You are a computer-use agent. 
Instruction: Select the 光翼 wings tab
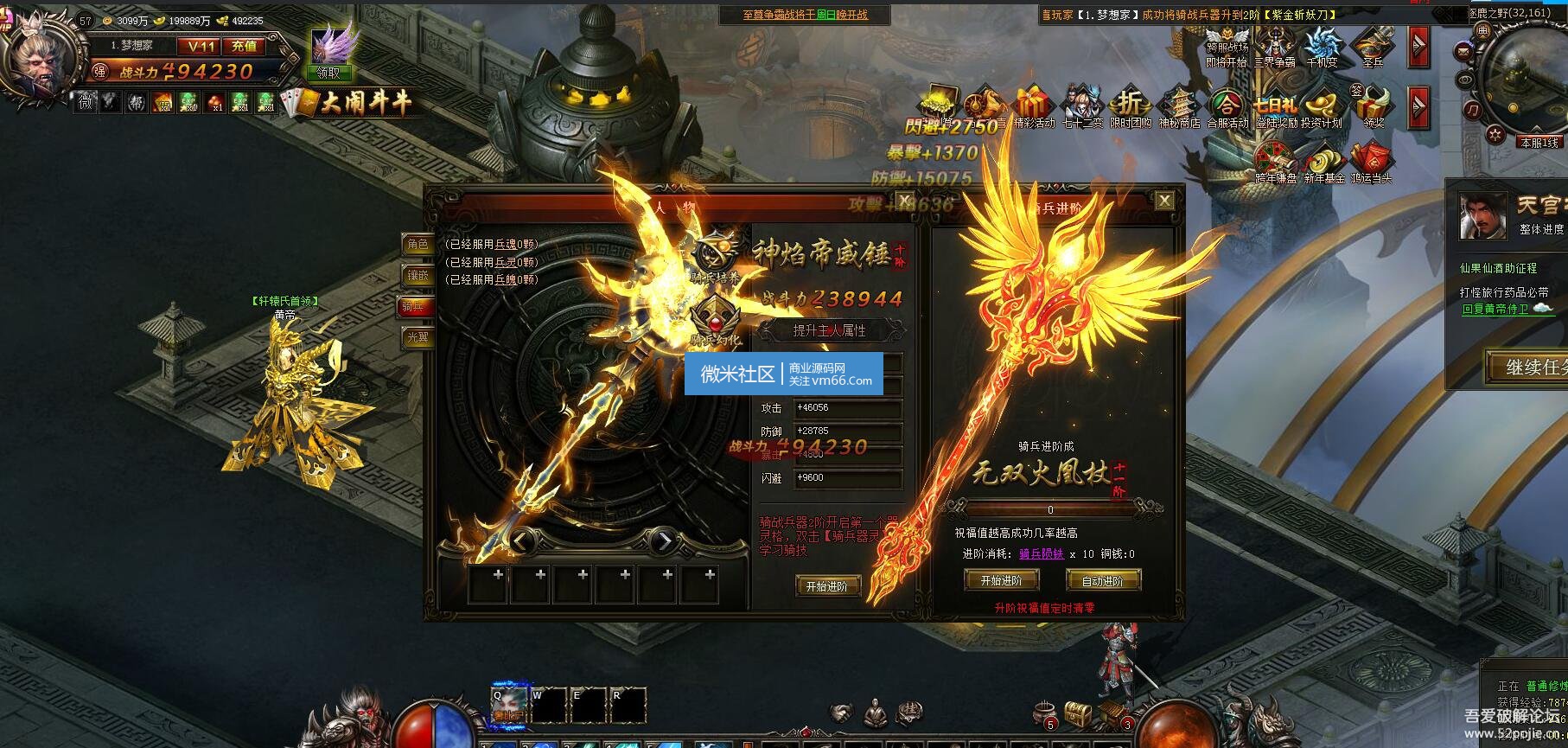pyautogui.click(x=417, y=337)
